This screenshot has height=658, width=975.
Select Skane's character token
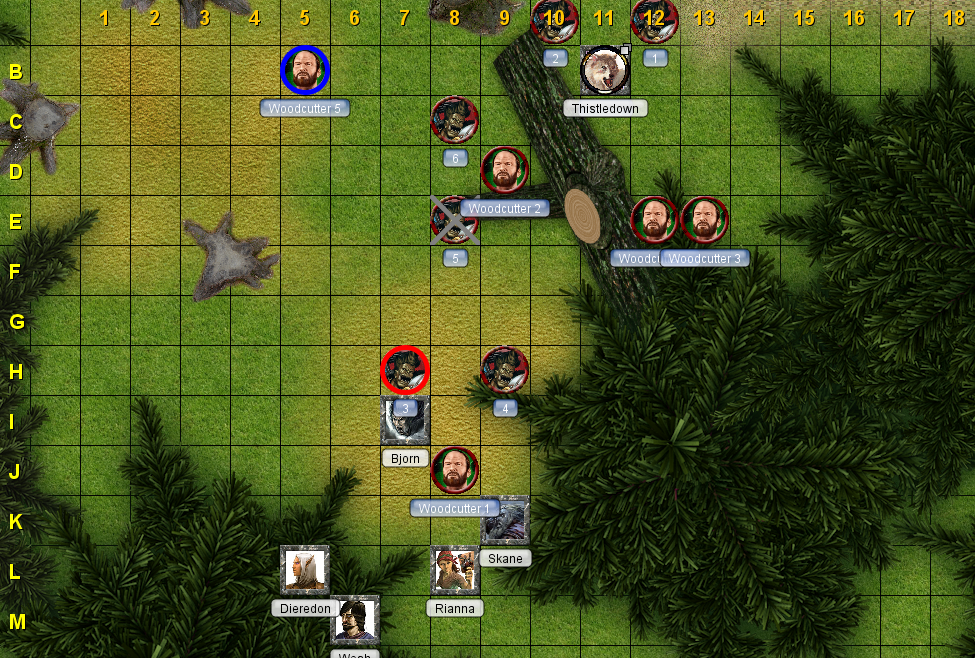505,520
